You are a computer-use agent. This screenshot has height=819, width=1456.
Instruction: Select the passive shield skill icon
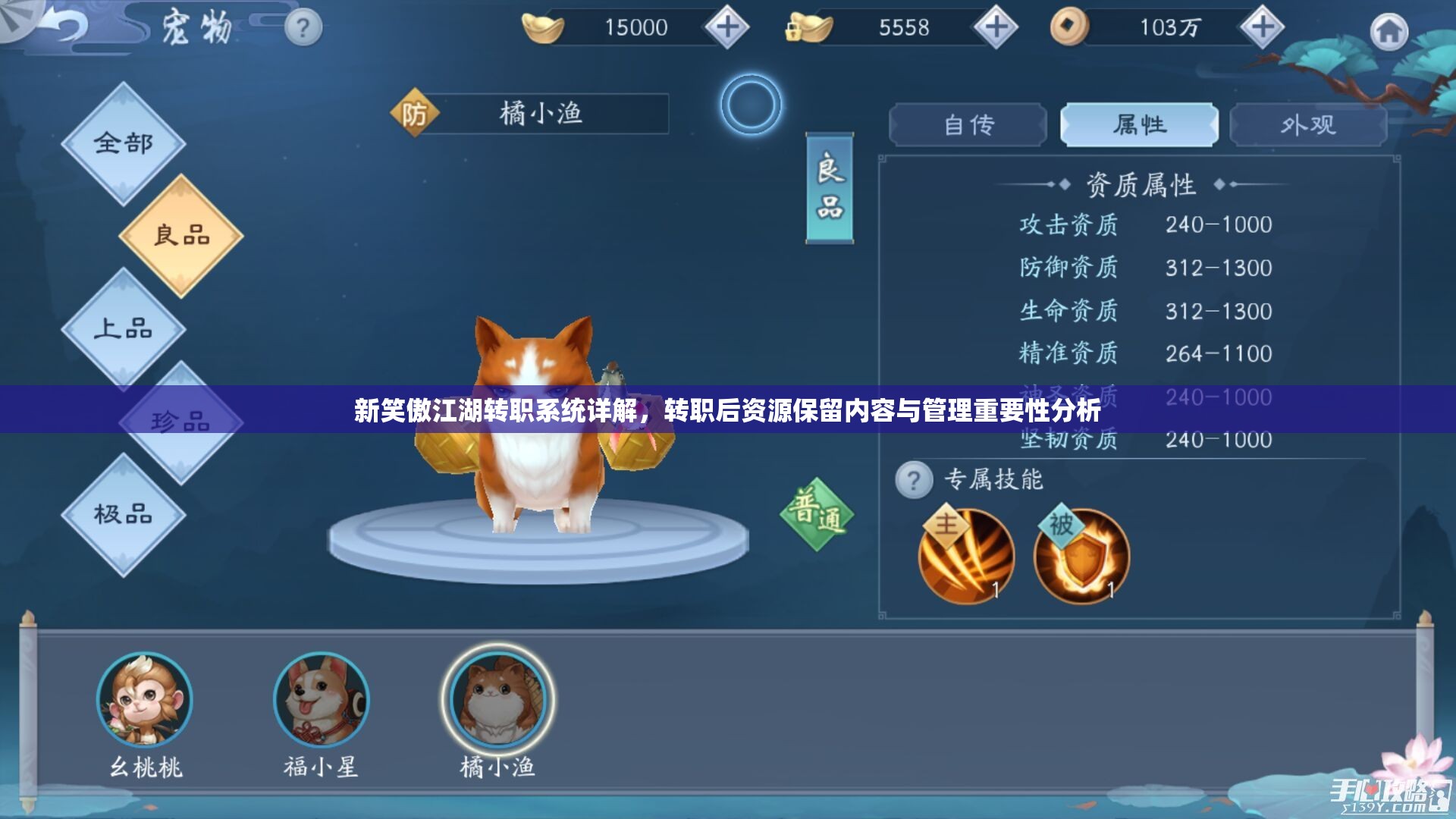point(1082,556)
